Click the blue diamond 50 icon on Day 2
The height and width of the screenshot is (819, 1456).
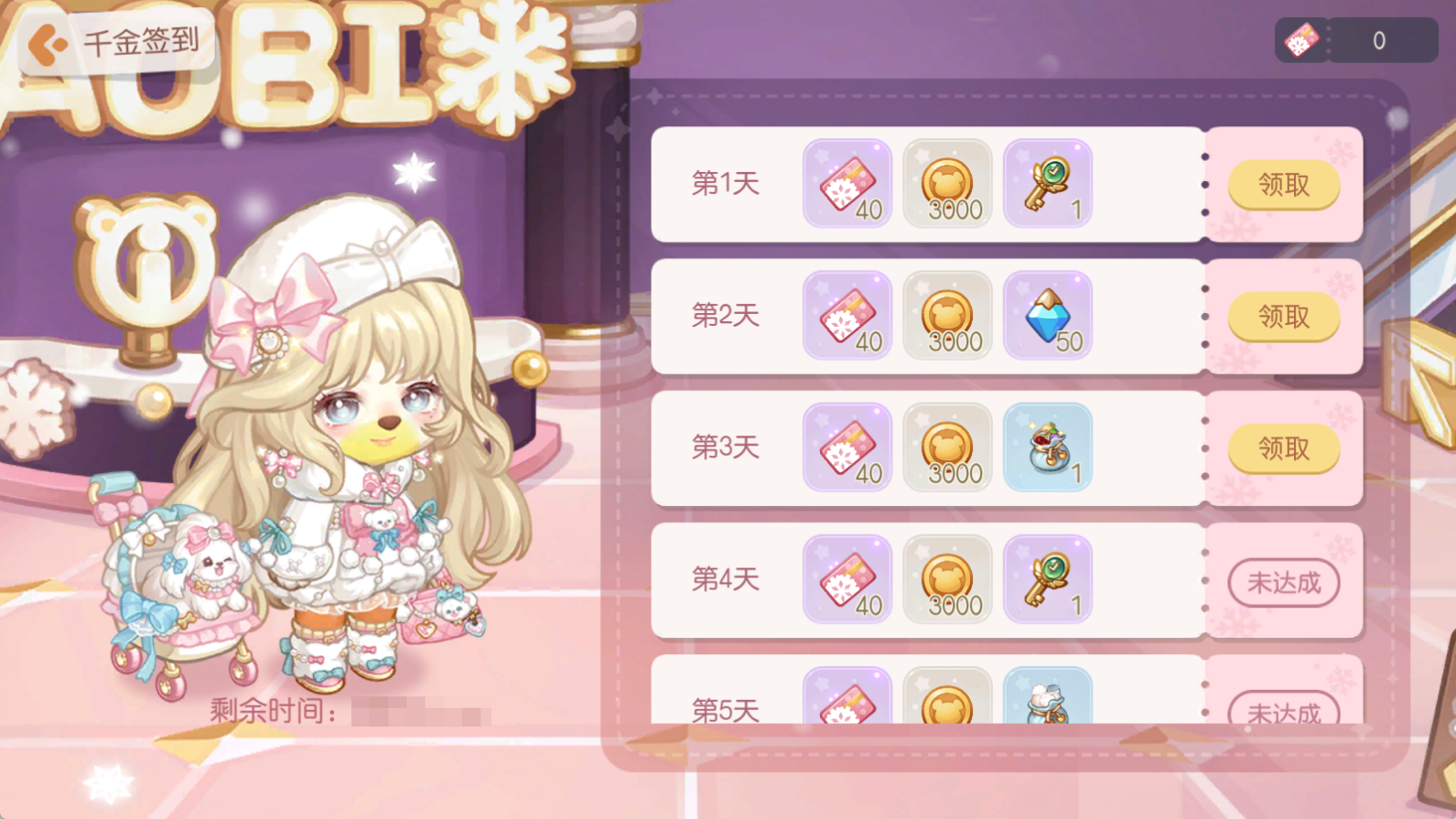click(1048, 317)
